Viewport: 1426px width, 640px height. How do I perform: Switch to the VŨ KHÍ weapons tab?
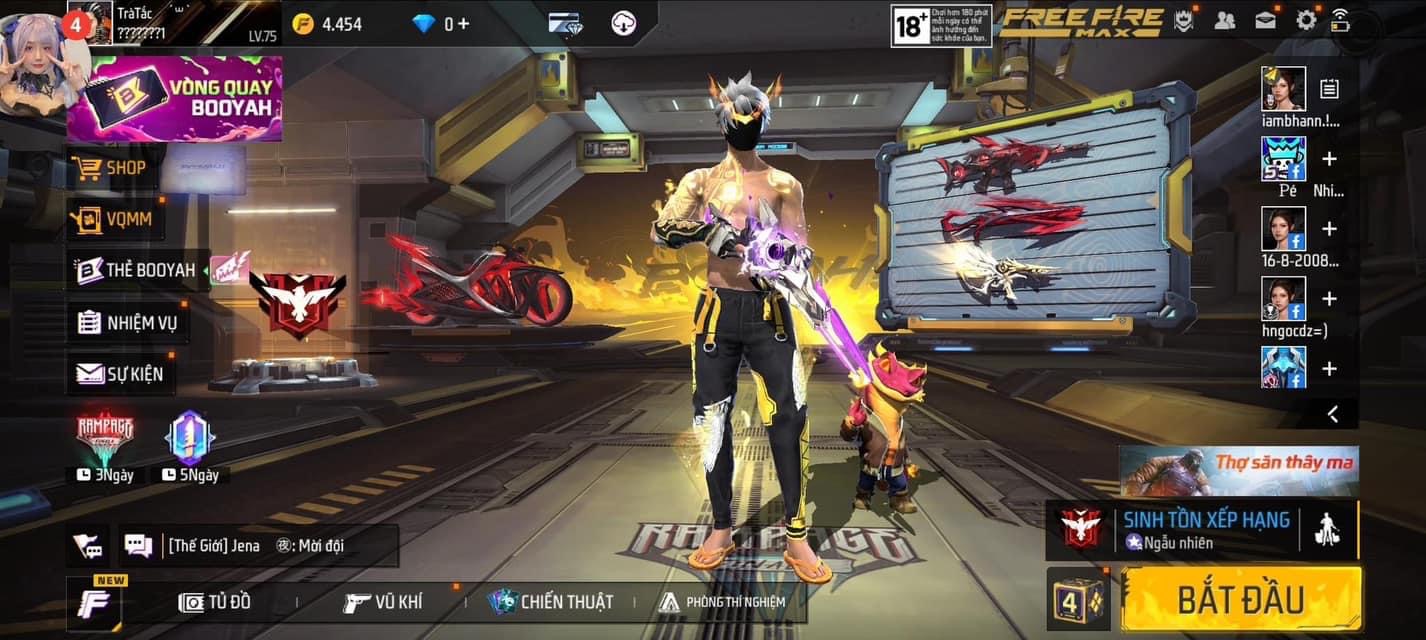pyautogui.click(x=382, y=602)
